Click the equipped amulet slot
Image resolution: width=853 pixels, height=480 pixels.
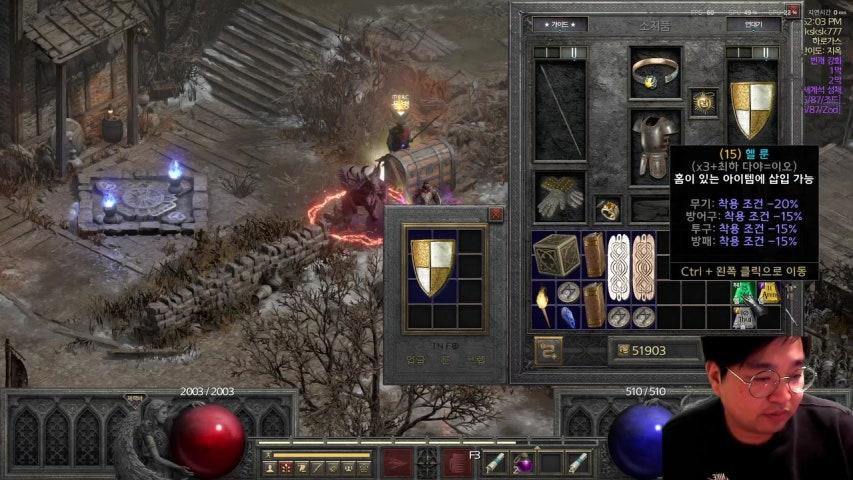pyautogui.click(x=702, y=102)
